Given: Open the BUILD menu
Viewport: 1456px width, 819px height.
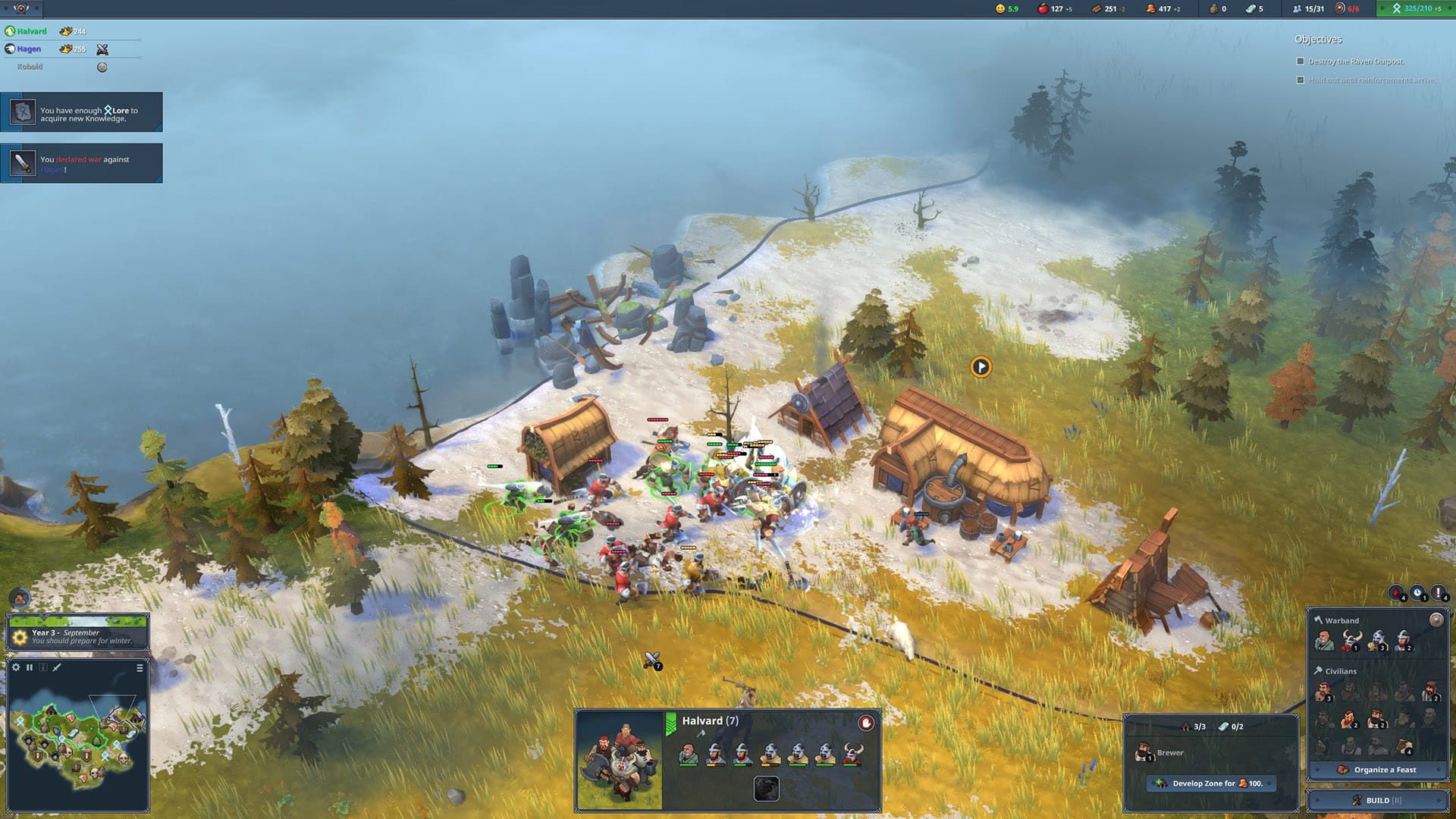Looking at the screenshot, I should point(1377,800).
